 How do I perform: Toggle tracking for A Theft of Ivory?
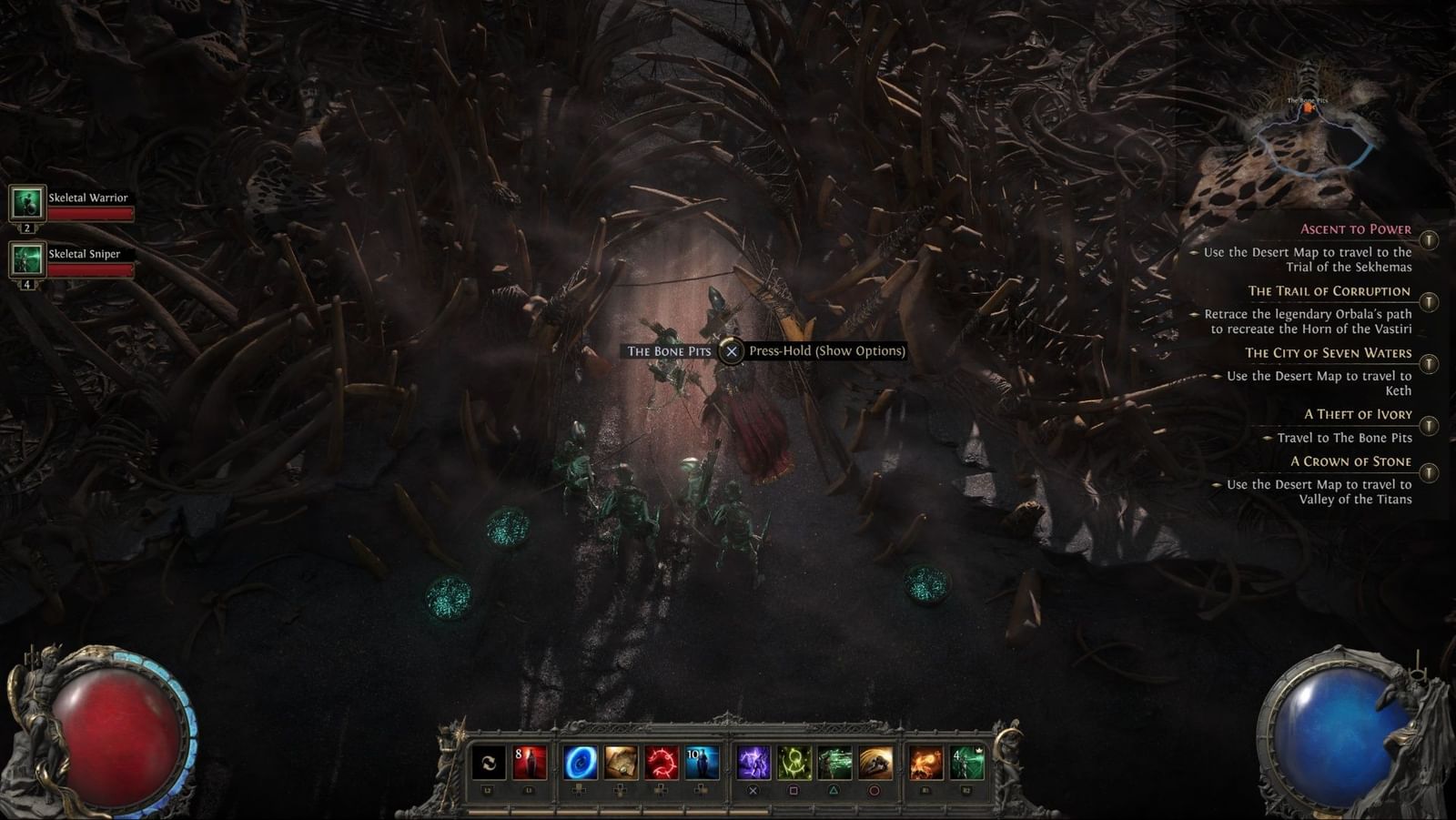coord(1429,425)
